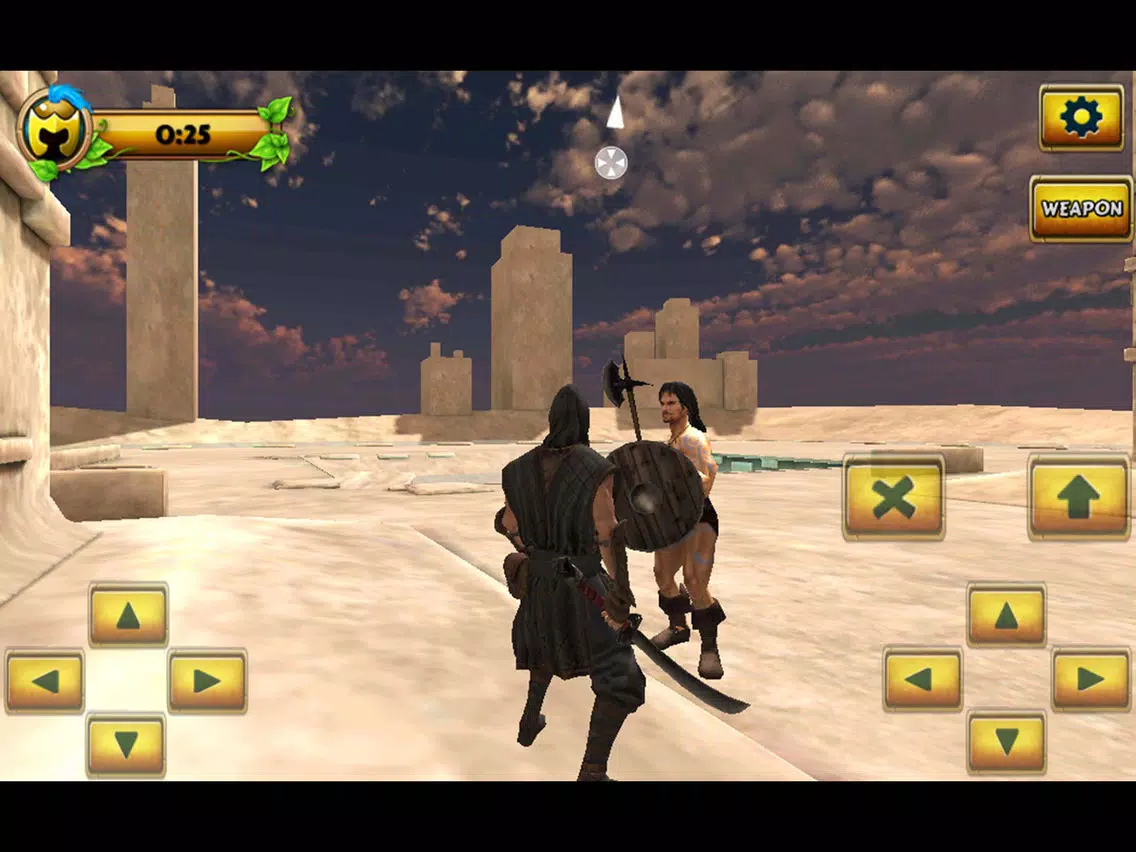Viewport: 1136px width, 852px height.
Task: Tap the right arrow on the right d-pad
Action: pyautogui.click(x=1091, y=679)
